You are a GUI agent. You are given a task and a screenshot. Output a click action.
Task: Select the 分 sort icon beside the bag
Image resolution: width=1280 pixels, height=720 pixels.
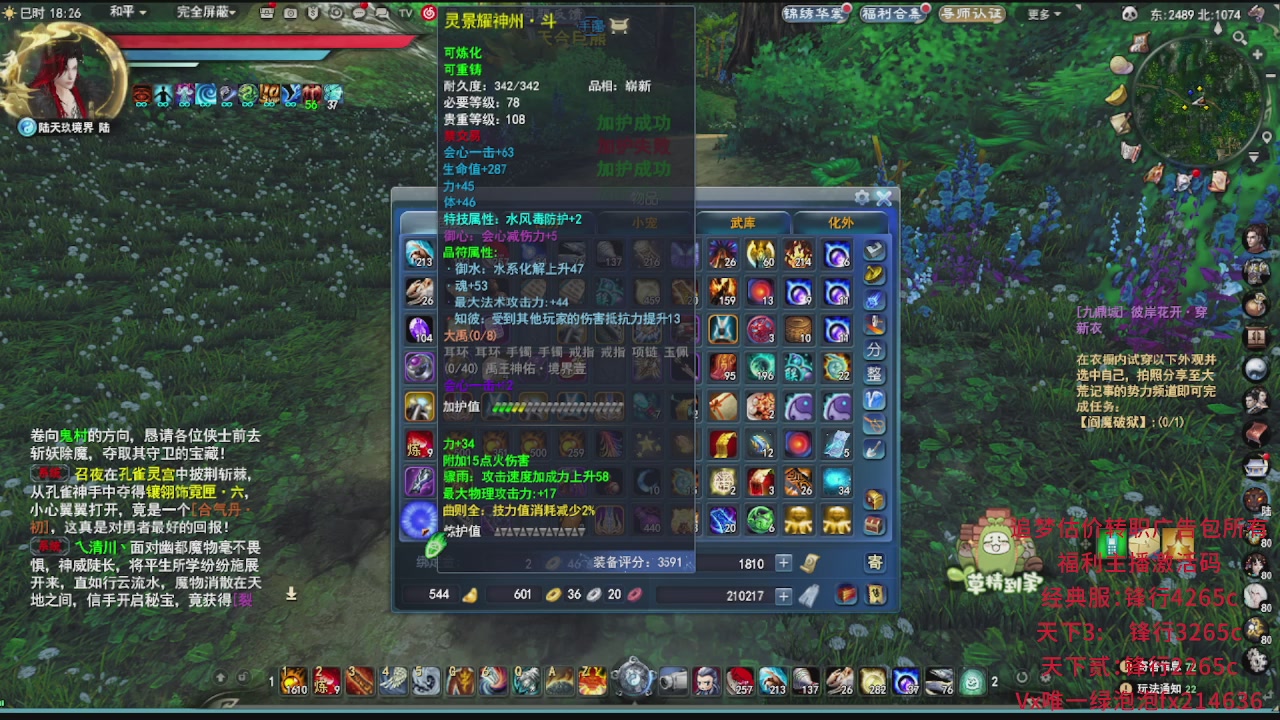[874, 349]
